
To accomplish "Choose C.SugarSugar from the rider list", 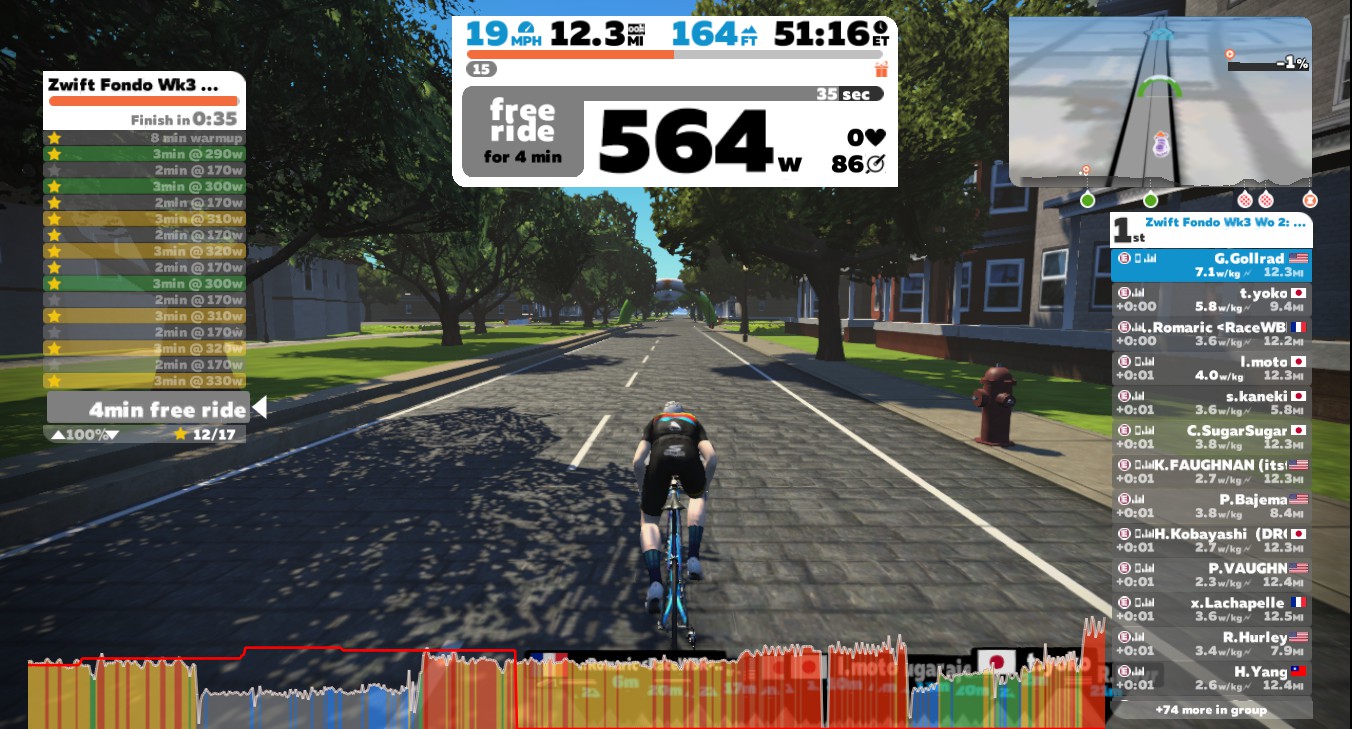I will pos(1211,437).
